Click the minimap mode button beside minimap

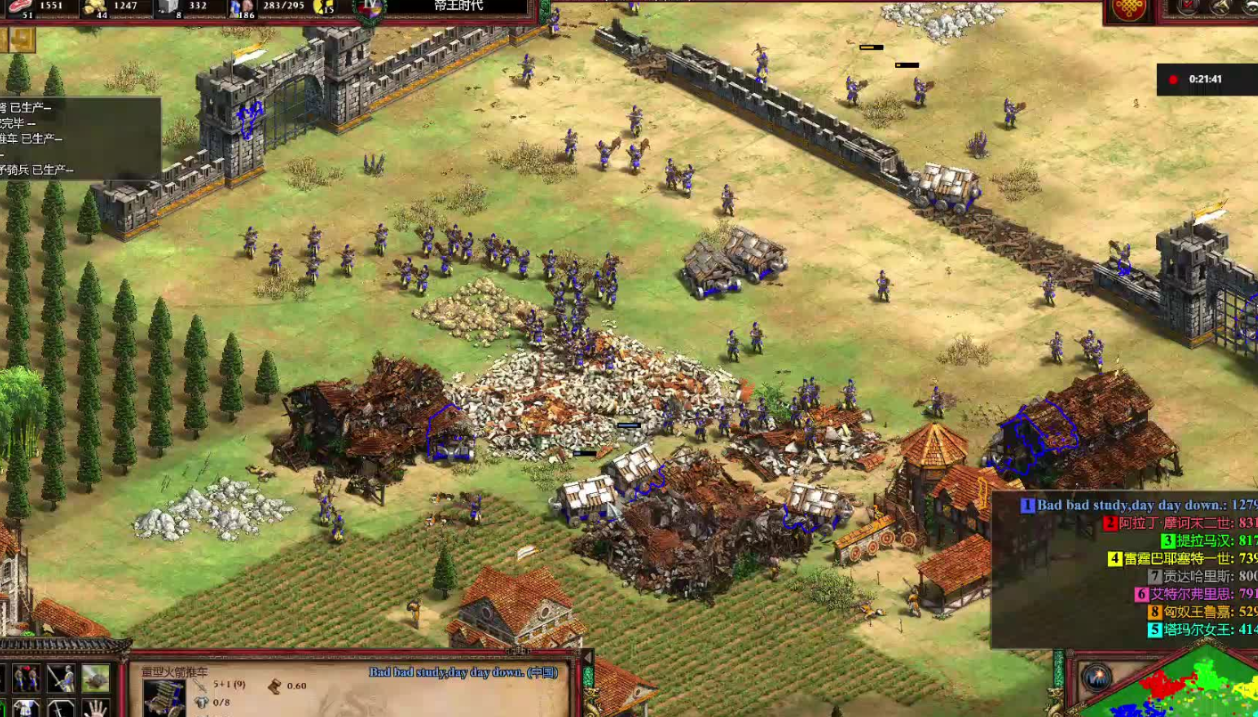[x=1098, y=677]
